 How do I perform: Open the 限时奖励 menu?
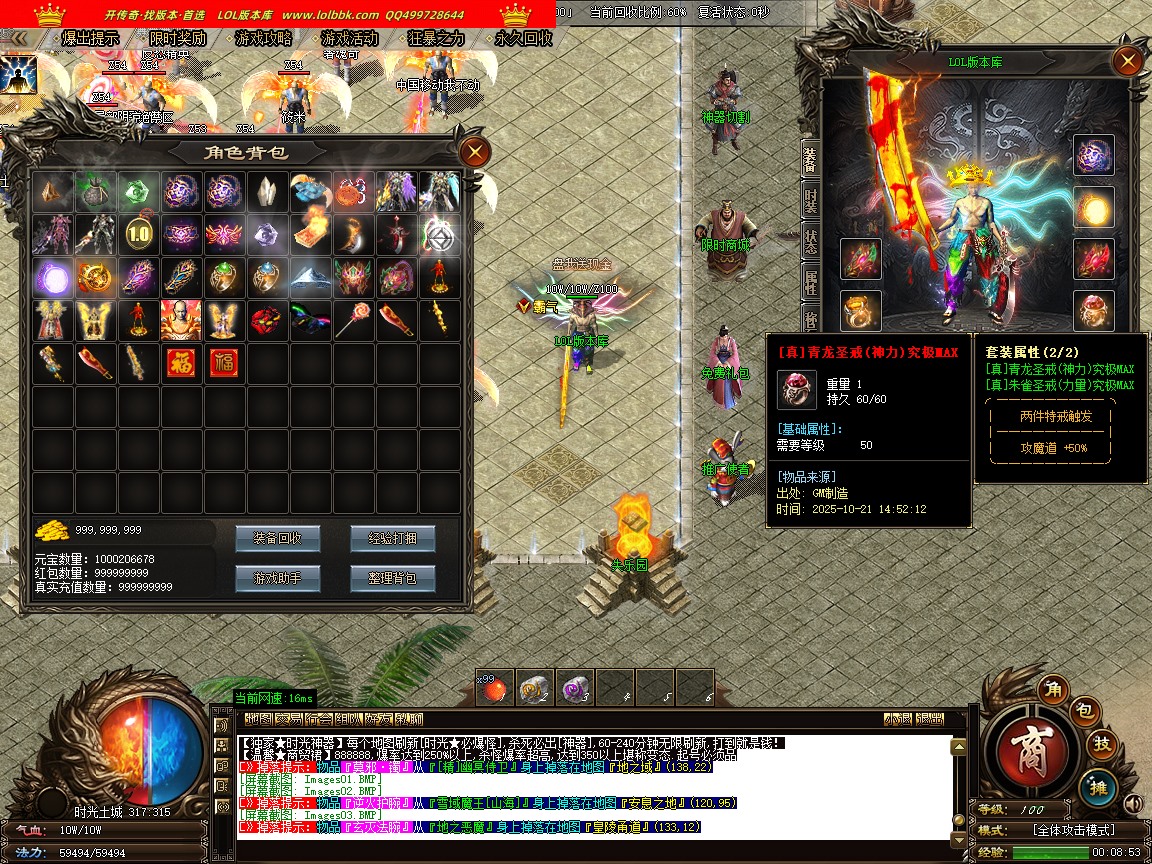[x=178, y=39]
